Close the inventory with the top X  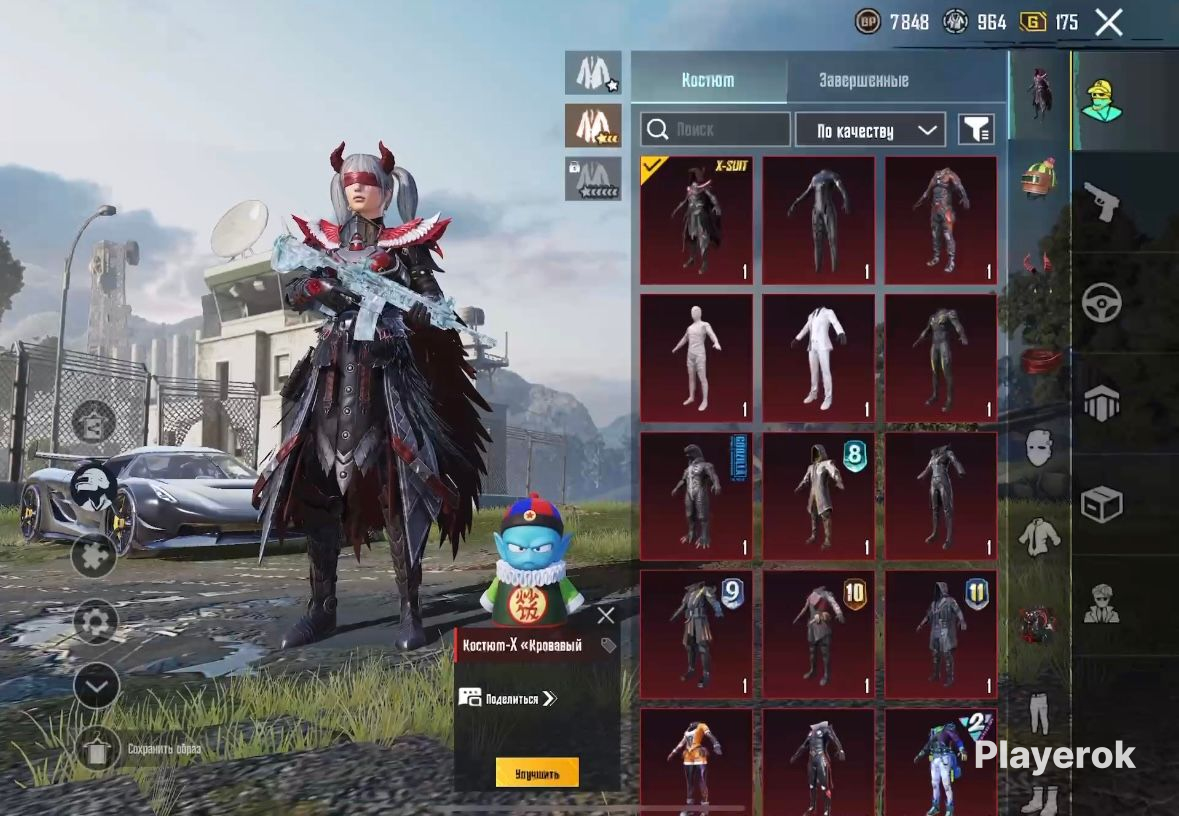click(1108, 22)
